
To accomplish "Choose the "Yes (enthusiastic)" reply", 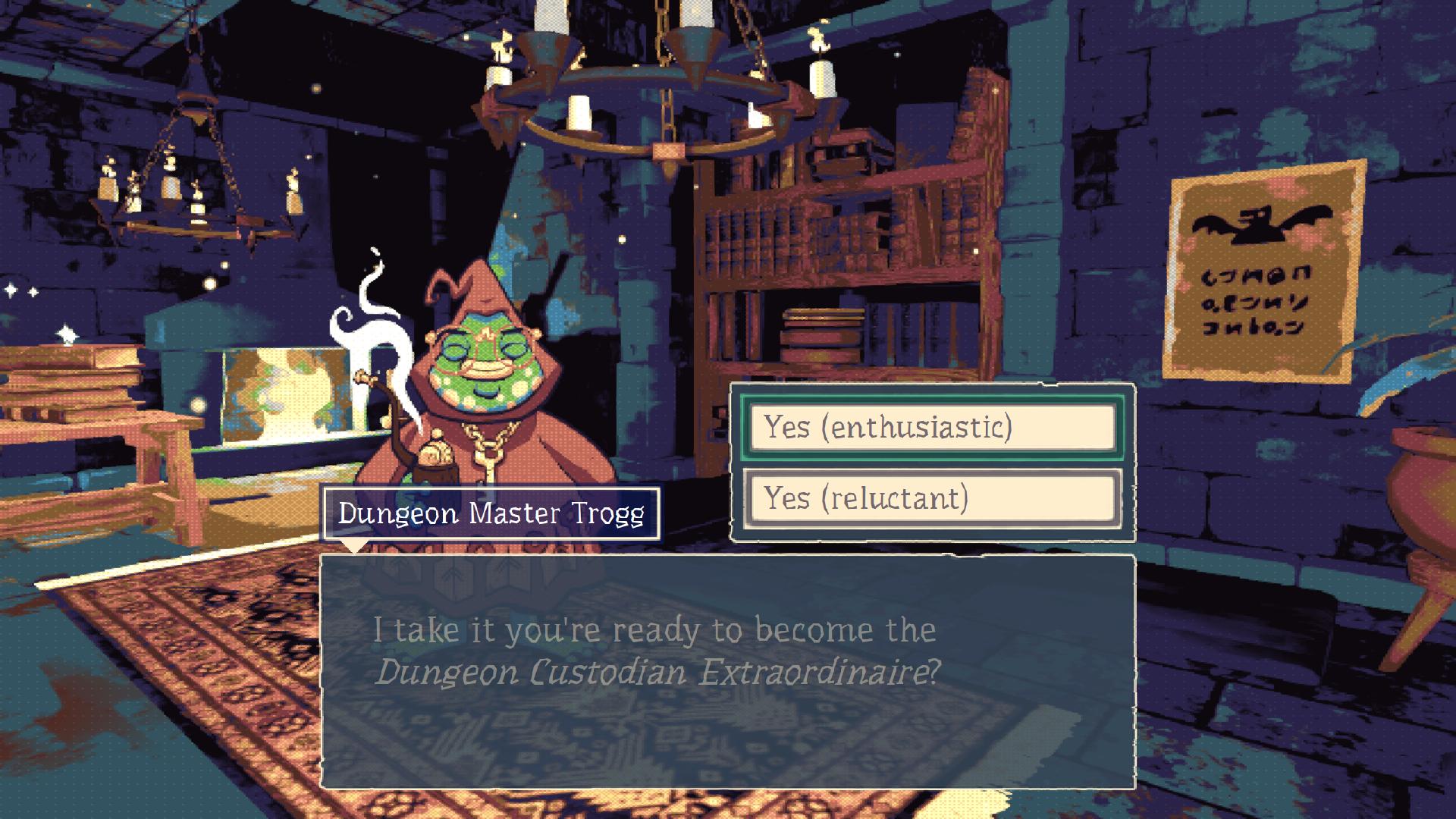I will pyautogui.click(x=932, y=428).
